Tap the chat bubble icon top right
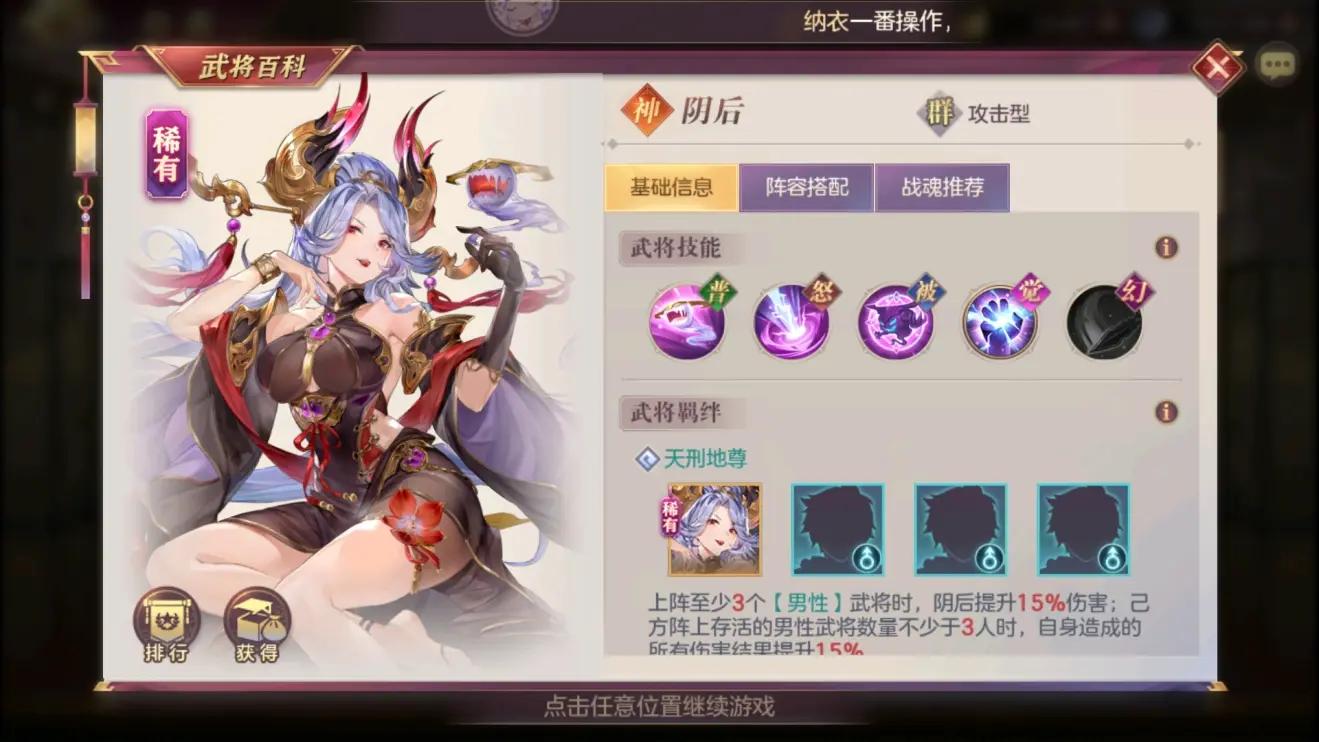Viewport: 1319px width, 742px height. click(x=1277, y=65)
